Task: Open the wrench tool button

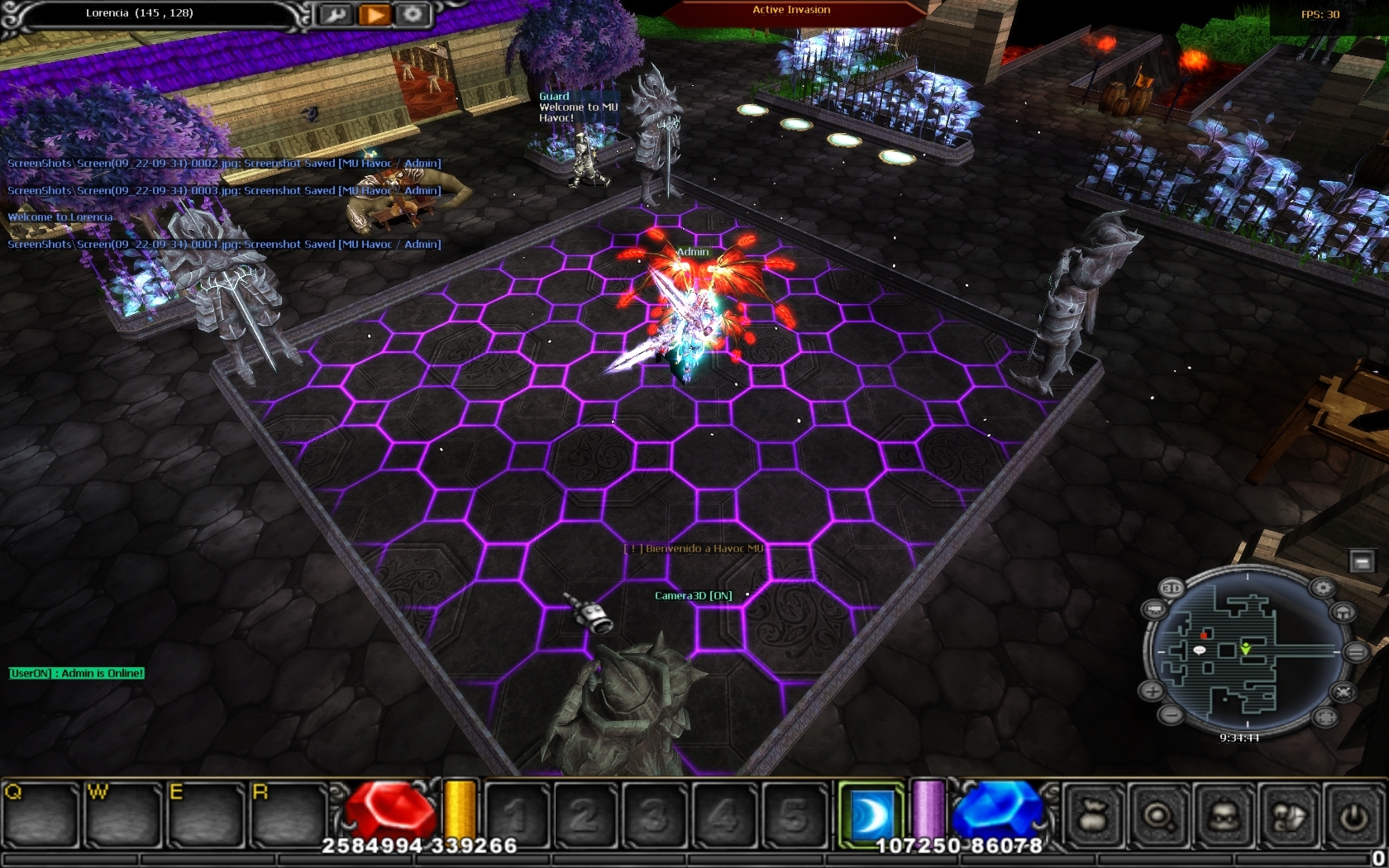Action: click(x=336, y=15)
